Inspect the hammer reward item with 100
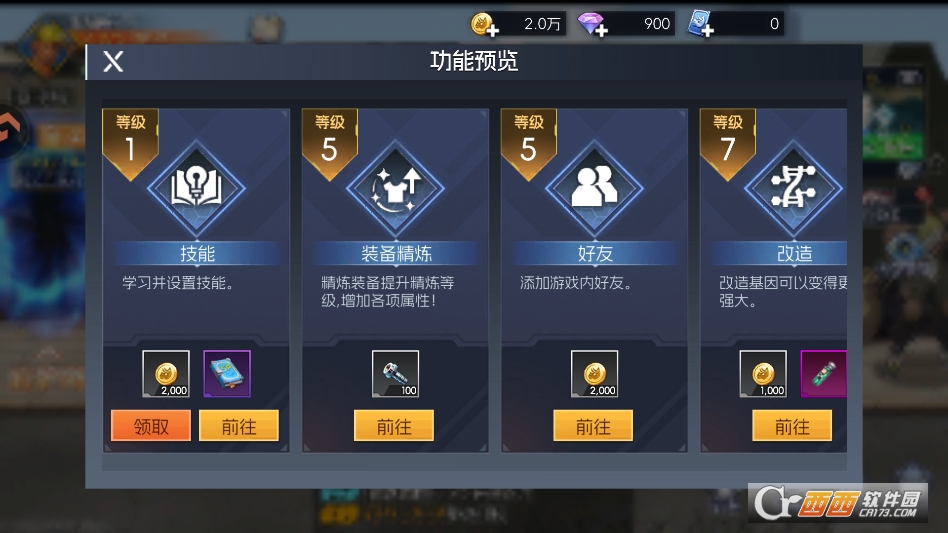 click(x=395, y=374)
